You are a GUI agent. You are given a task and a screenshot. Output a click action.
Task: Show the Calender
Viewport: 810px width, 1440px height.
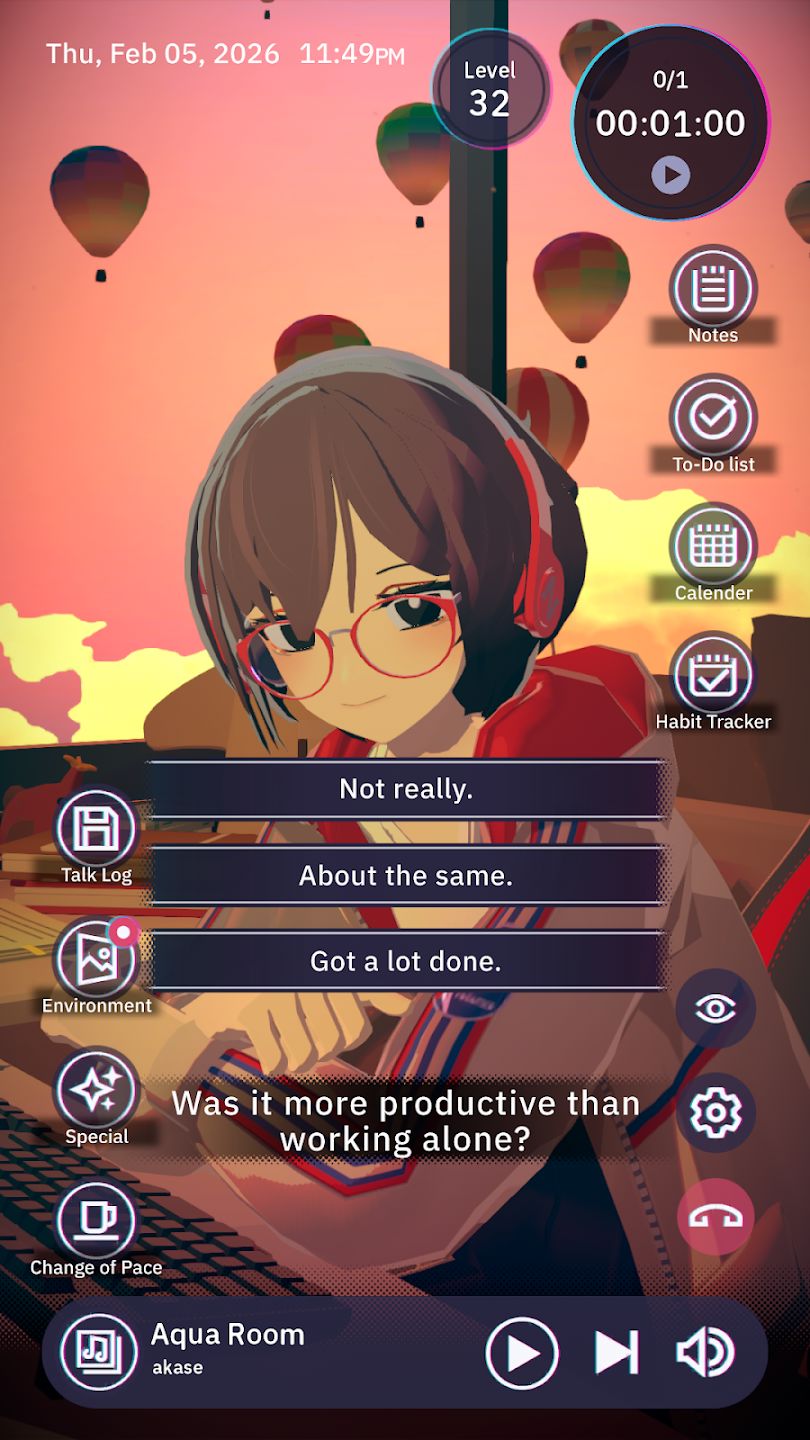[x=712, y=548]
